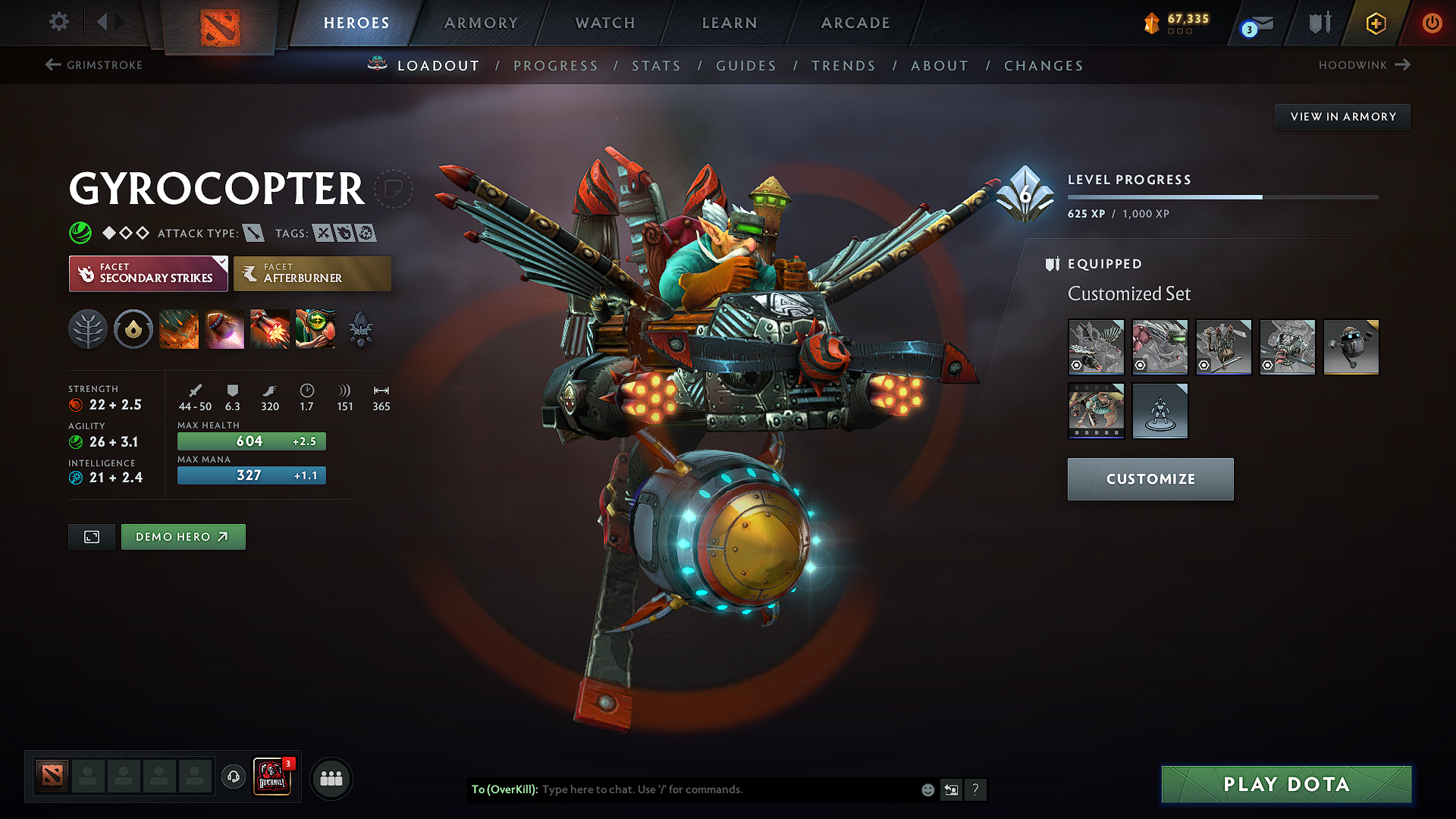Viewport: 1456px width, 819px height.
Task: Click the talent tree branch icon
Action: click(x=88, y=329)
